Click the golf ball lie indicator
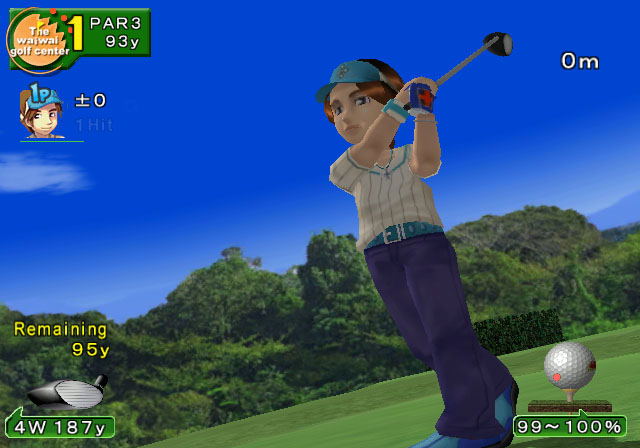 568,372
